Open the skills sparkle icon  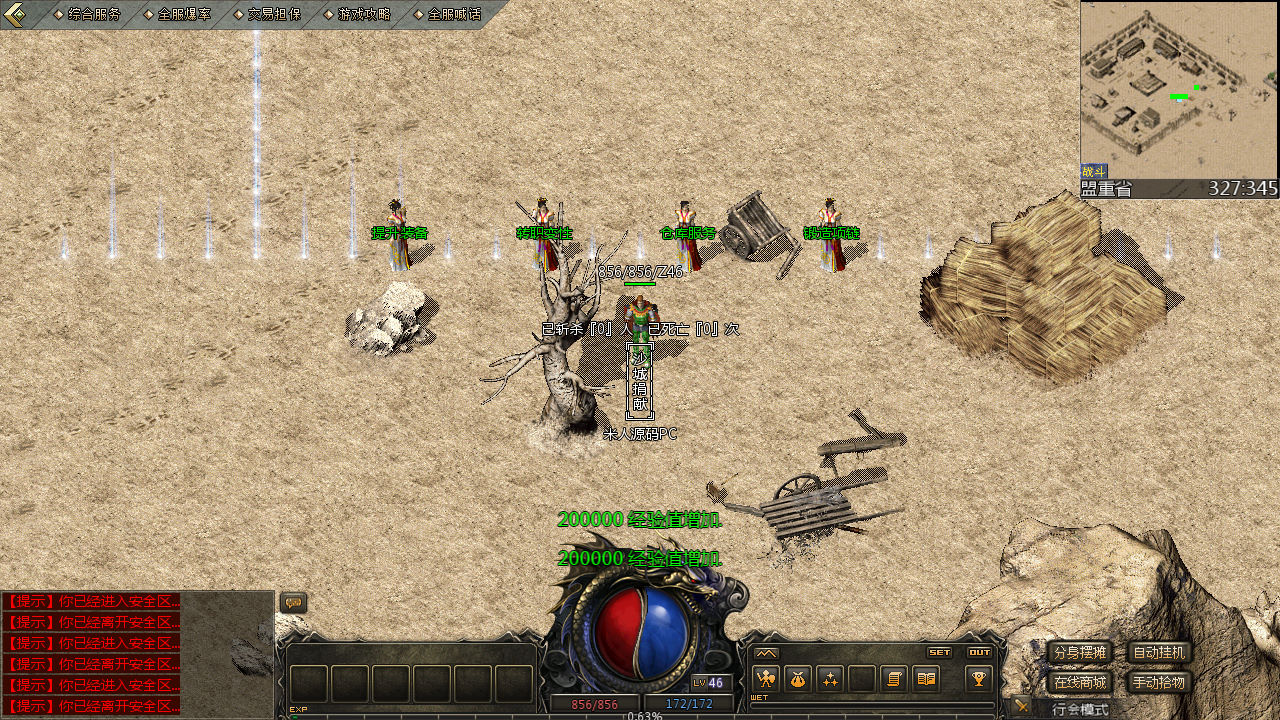(x=830, y=679)
